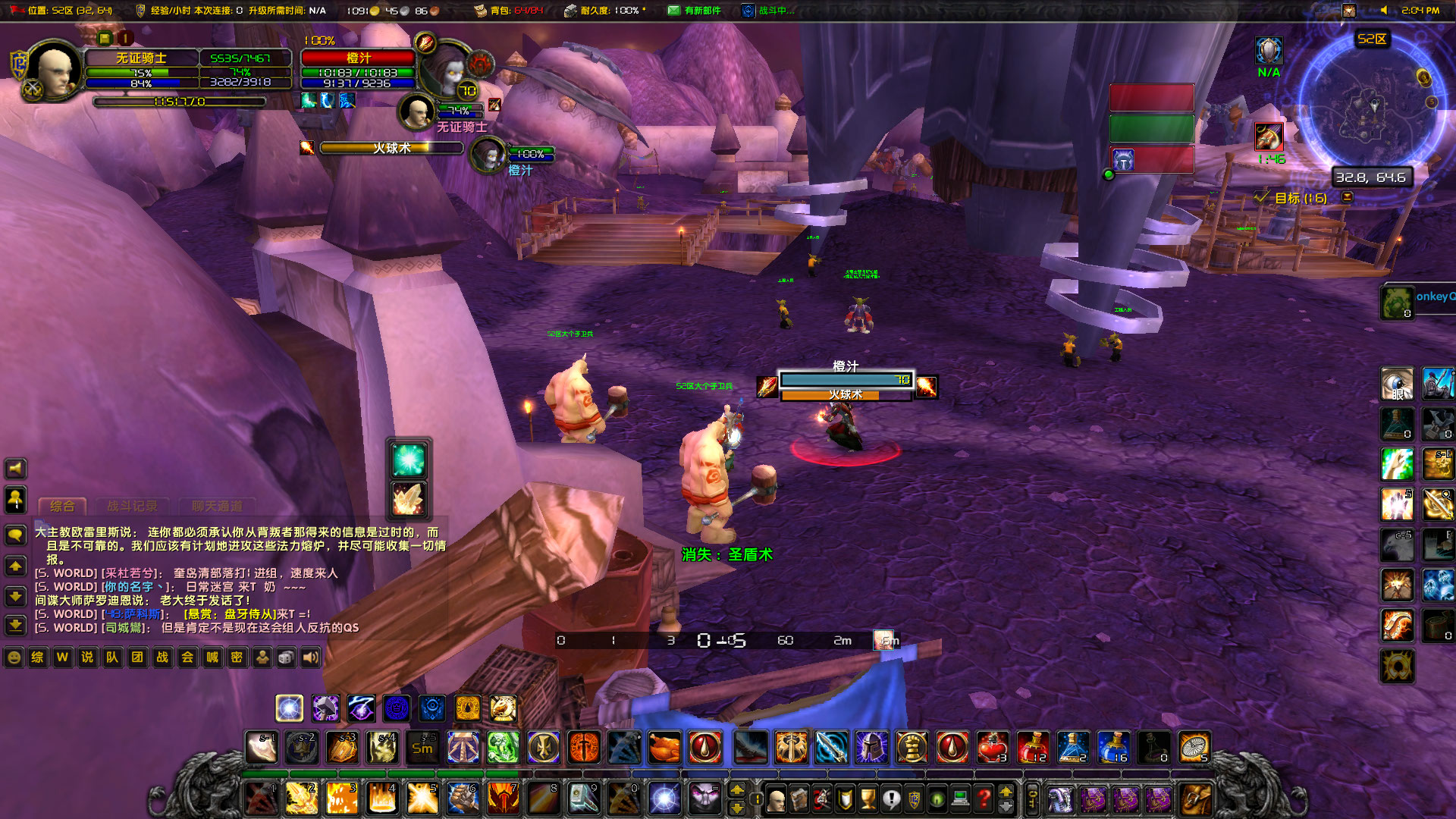Cast the clenched fist ability in slot 6
Screen dimensions: 1456x819
(462, 798)
